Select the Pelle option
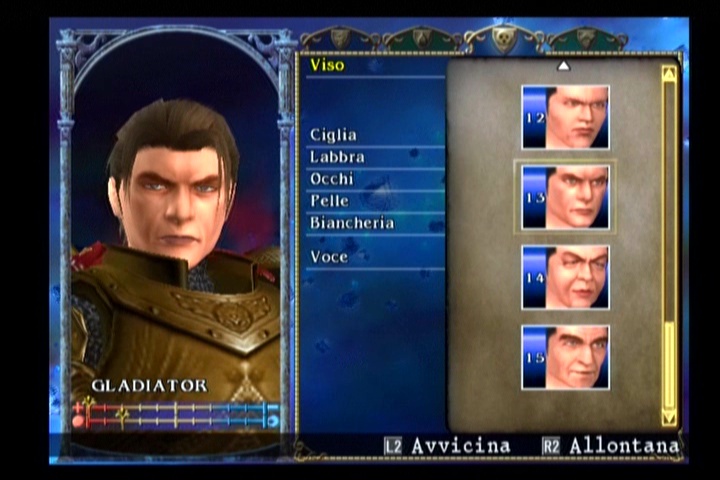The image size is (720, 480). pyautogui.click(x=329, y=201)
